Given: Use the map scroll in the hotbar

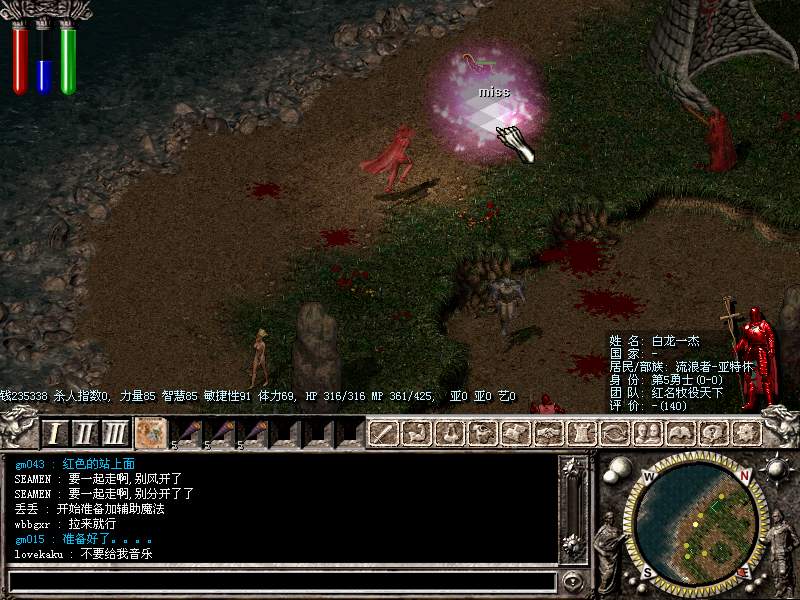Looking at the screenshot, I should 151,433.
